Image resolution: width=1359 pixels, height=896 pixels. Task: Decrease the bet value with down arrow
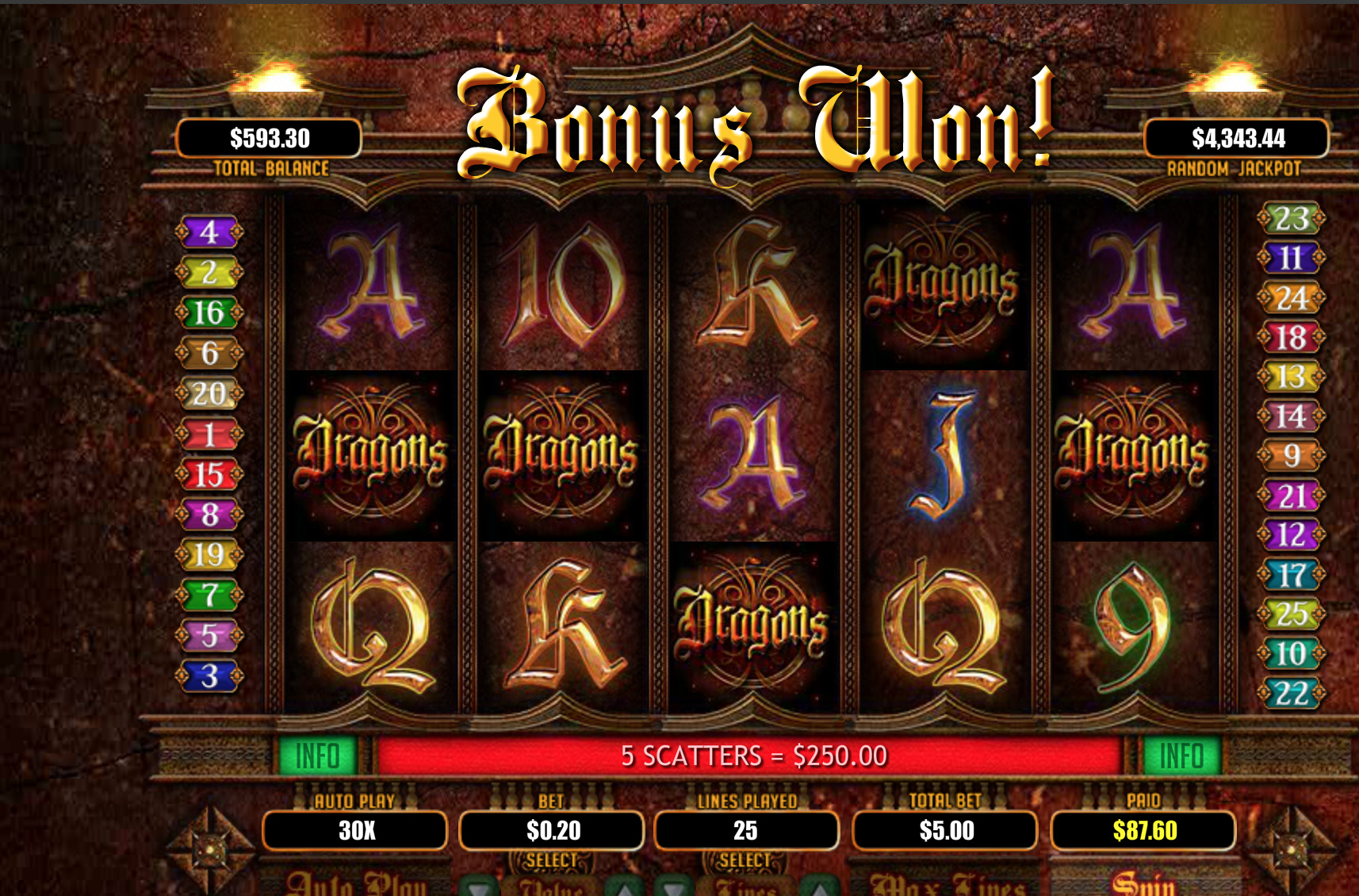point(479,887)
